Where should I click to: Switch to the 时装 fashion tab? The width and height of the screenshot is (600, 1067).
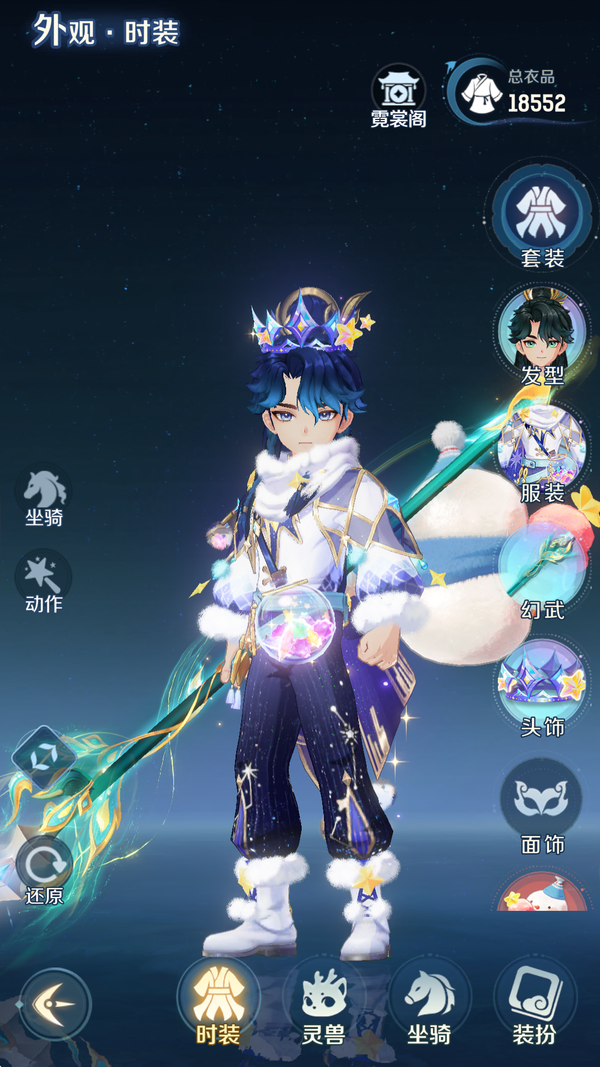(218, 1002)
